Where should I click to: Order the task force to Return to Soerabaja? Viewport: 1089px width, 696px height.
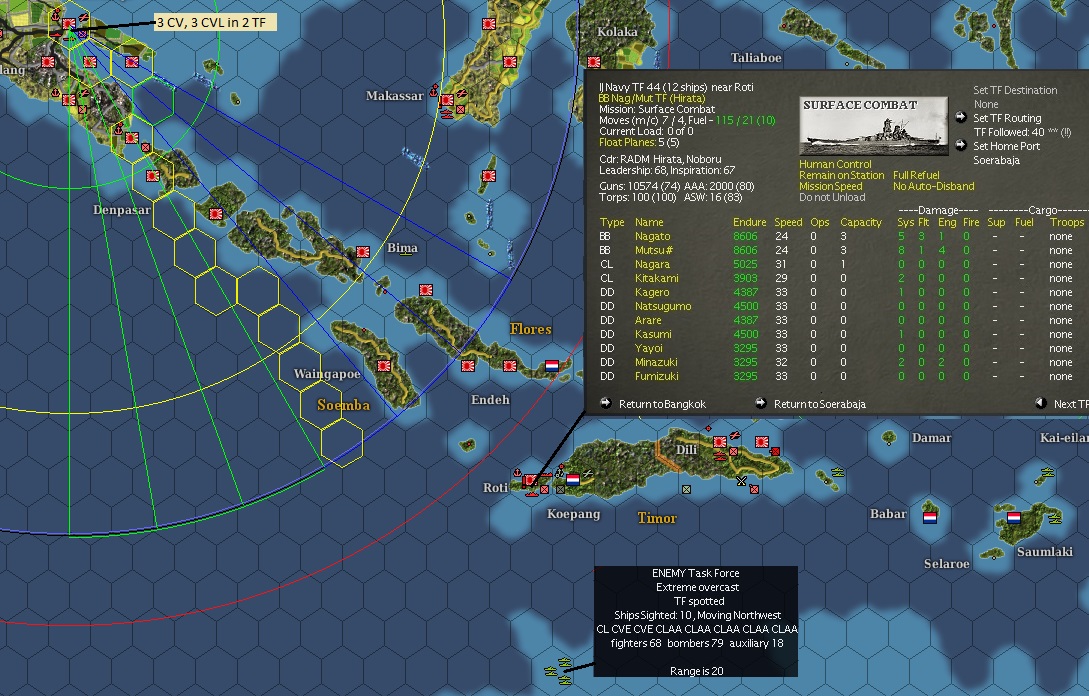[819, 404]
